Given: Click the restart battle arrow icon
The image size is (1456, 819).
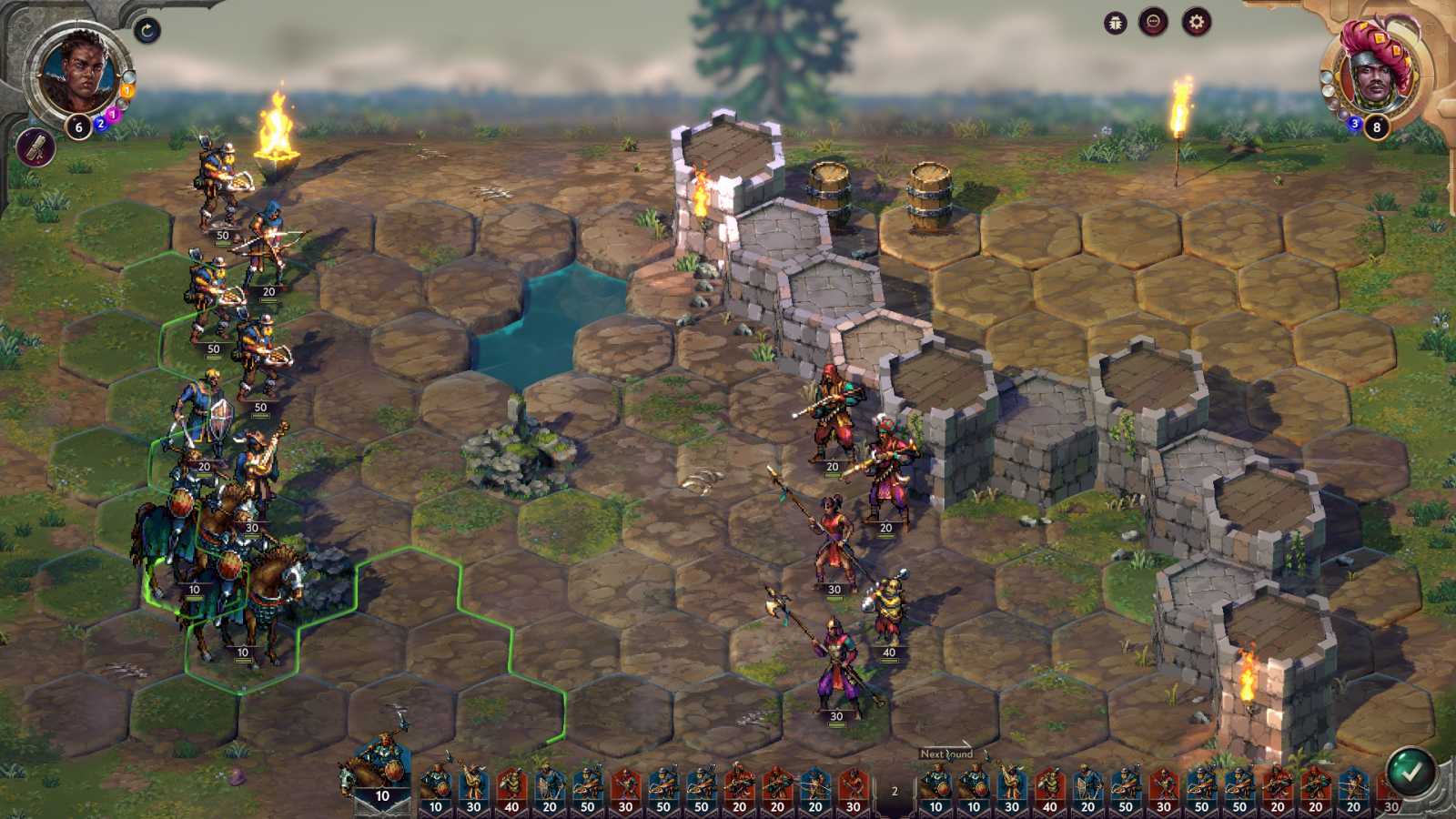Looking at the screenshot, I should click(x=147, y=30).
